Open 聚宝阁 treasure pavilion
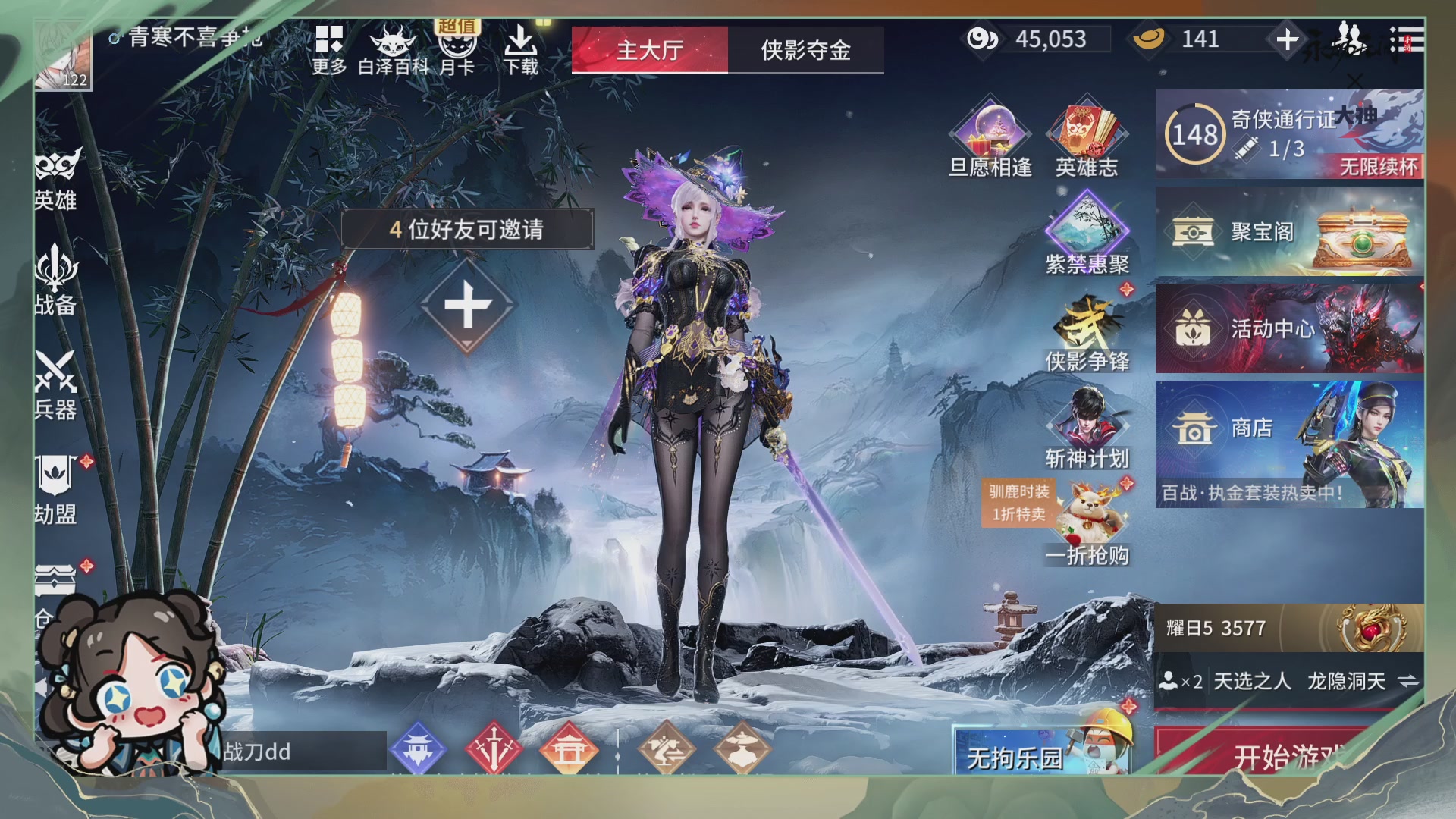This screenshot has width=1456, height=819. point(1289,233)
